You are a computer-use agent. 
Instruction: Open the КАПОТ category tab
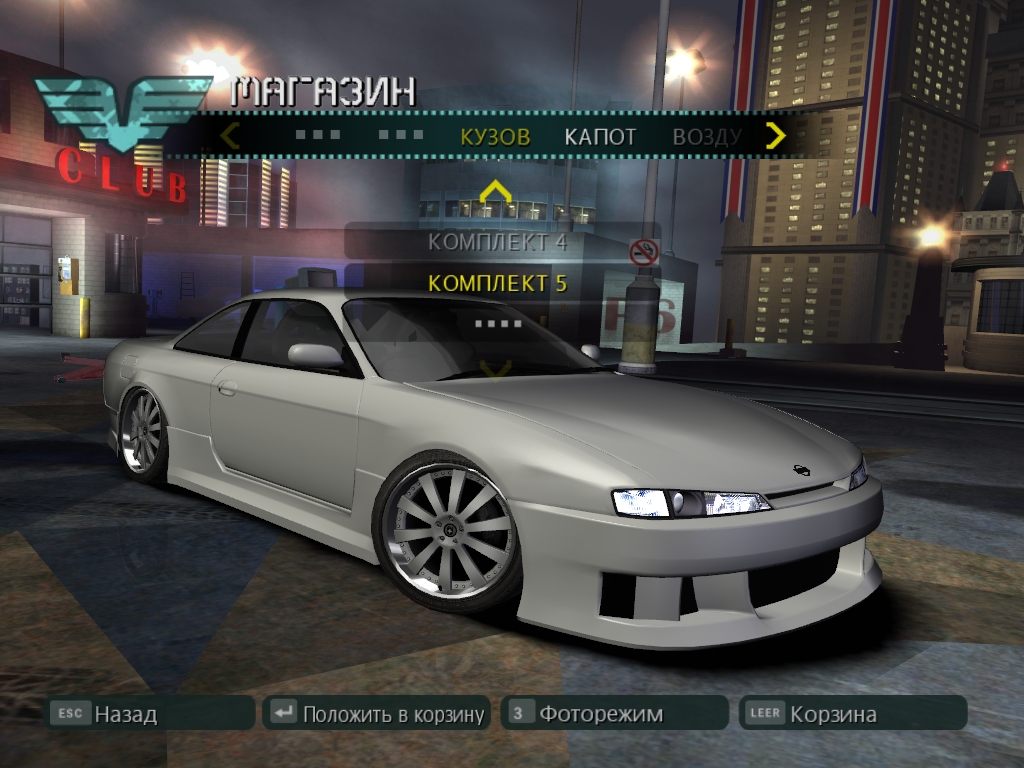(x=600, y=137)
